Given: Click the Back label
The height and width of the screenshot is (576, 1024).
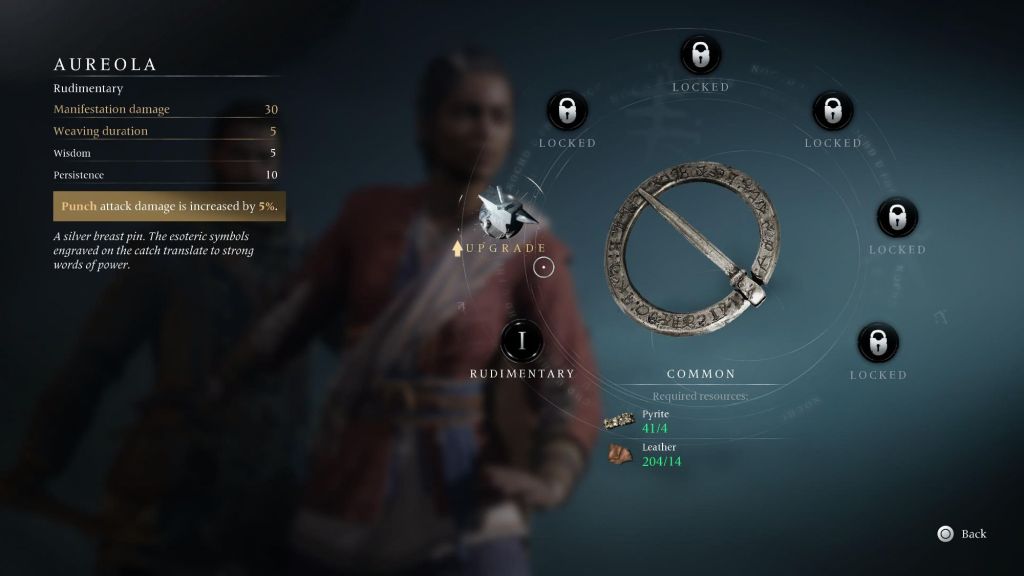Looking at the screenshot, I should pos(973,534).
